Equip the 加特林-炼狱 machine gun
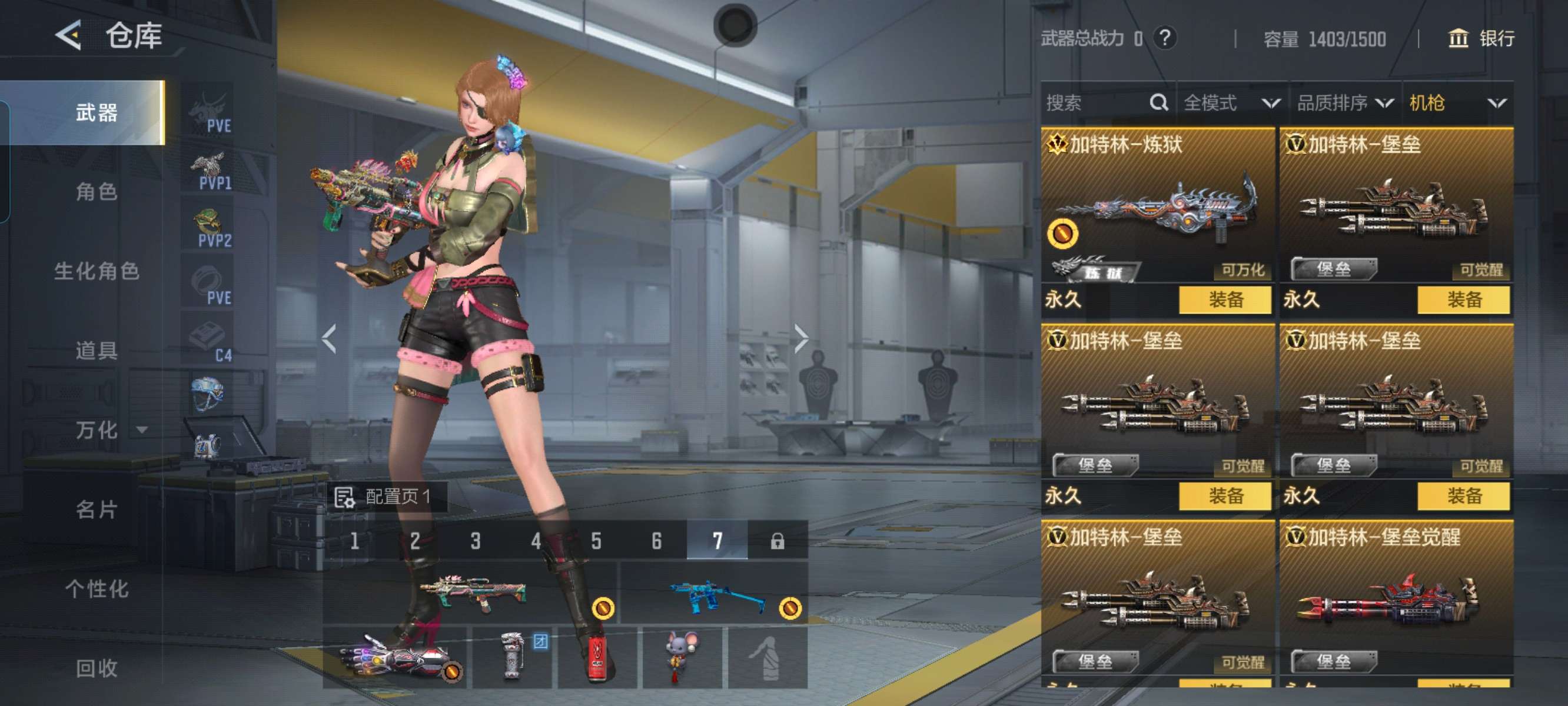This screenshot has width=1568, height=706. 1225,299
